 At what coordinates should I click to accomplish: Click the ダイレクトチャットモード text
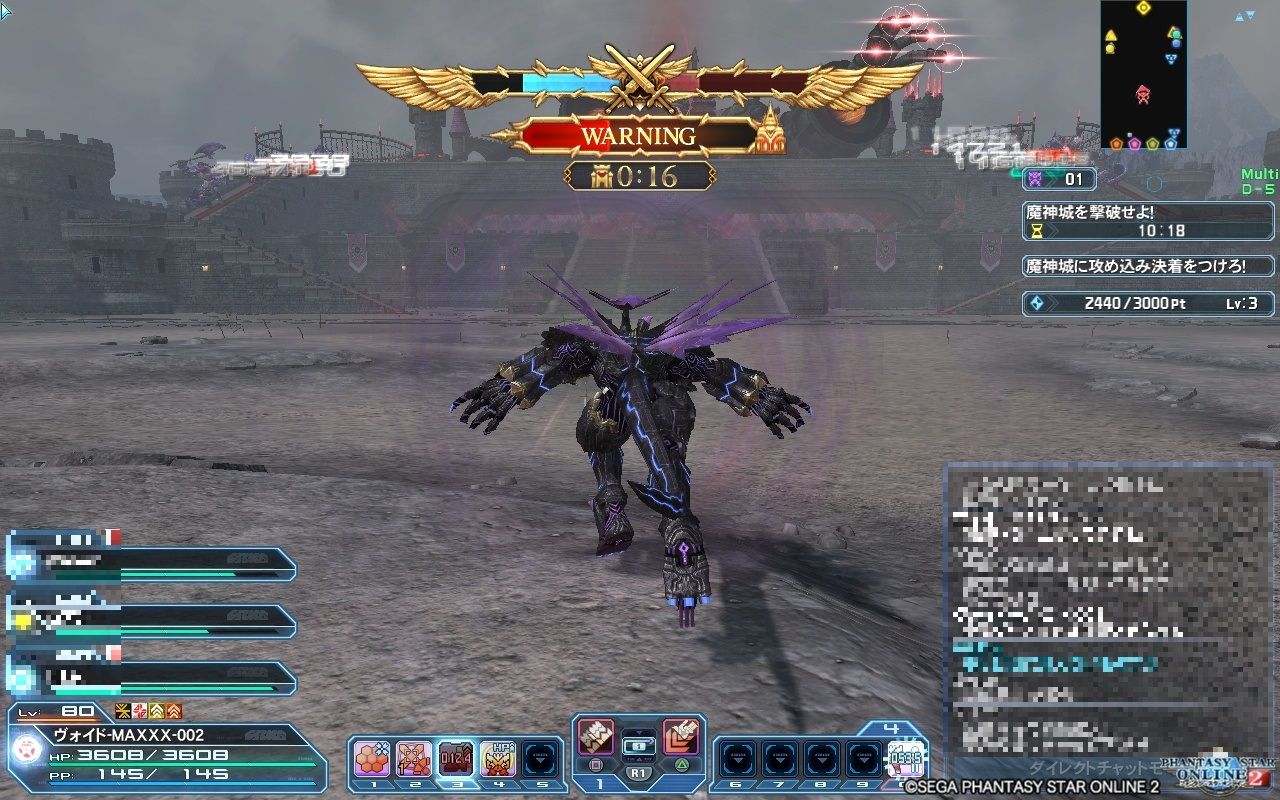tap(1095, 764)
